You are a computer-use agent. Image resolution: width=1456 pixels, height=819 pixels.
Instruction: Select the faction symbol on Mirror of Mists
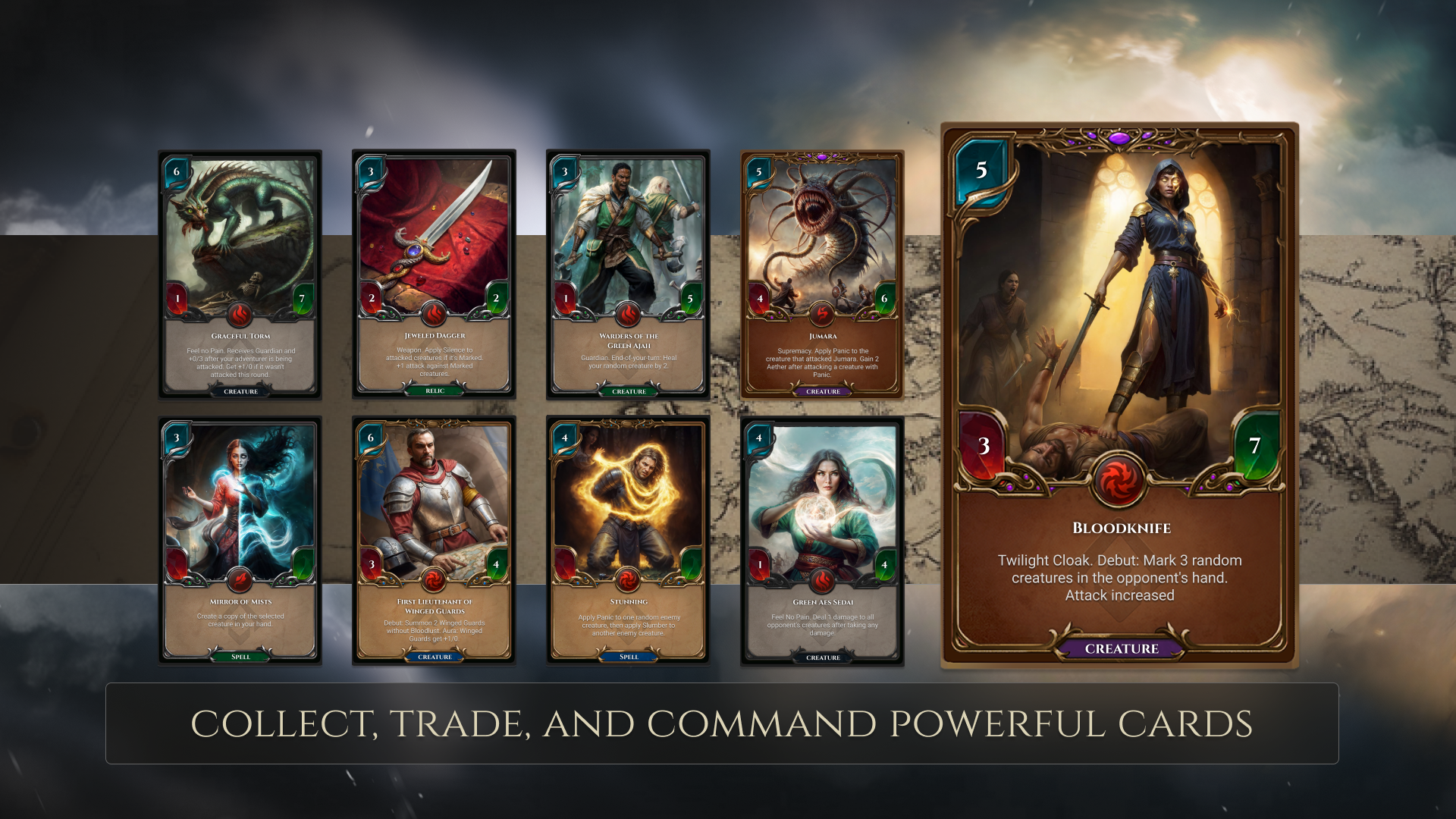click(240, 581)
